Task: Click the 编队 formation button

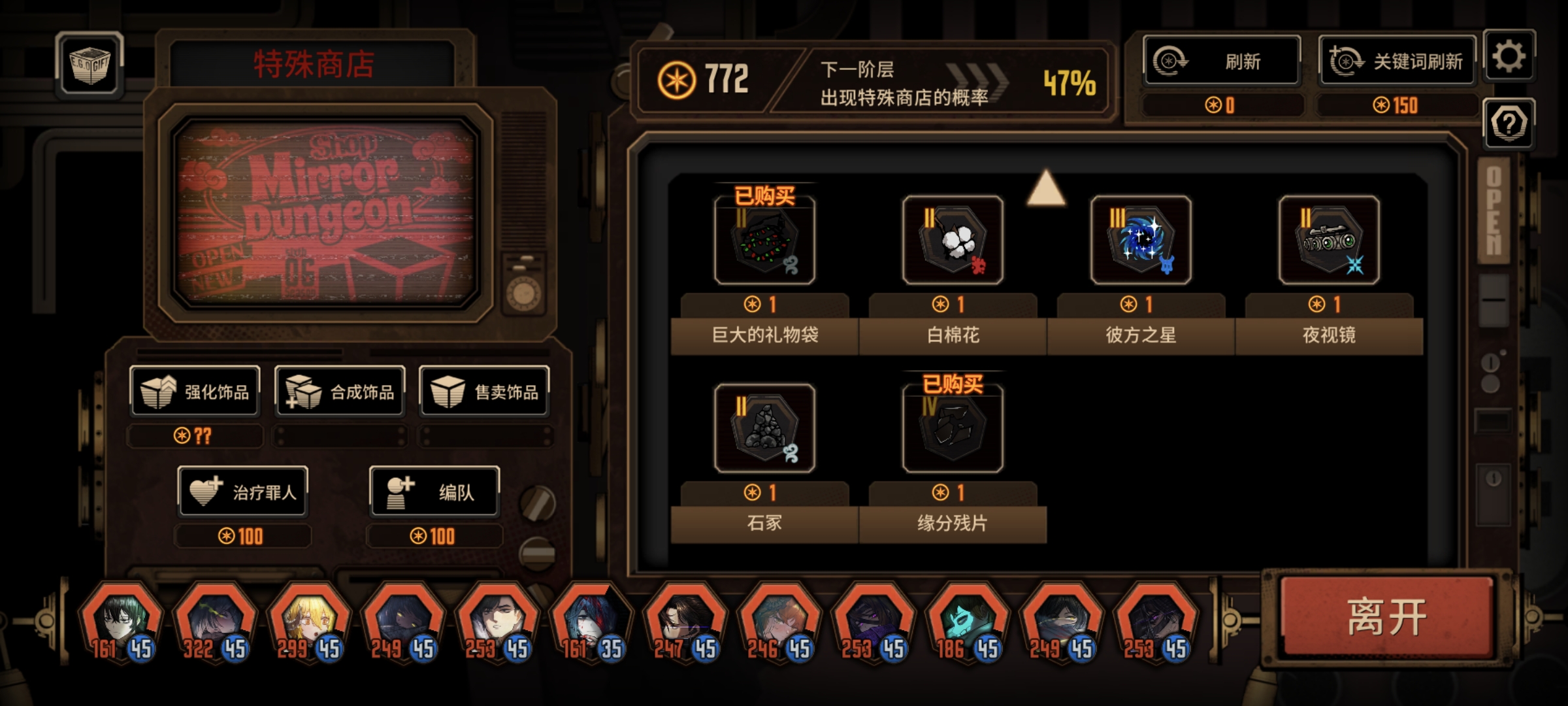Action: 434,492
